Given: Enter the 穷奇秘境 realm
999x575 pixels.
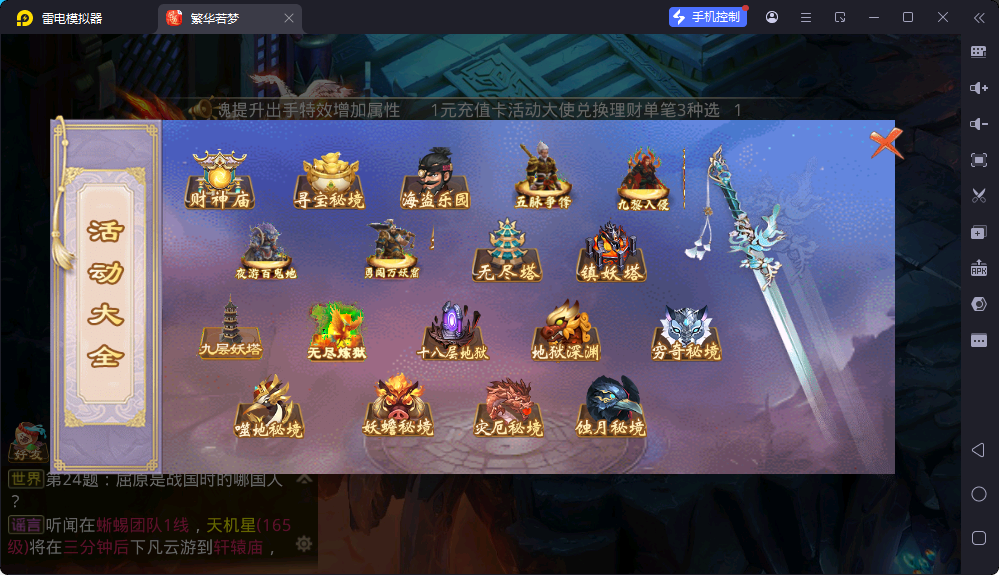Looking at the screenshot, I should (x=686, y=332).
